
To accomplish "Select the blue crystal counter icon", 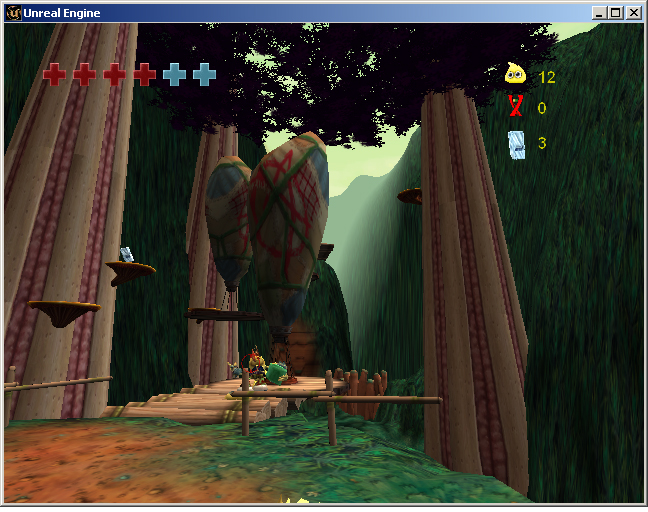I will tap(516, 144).
